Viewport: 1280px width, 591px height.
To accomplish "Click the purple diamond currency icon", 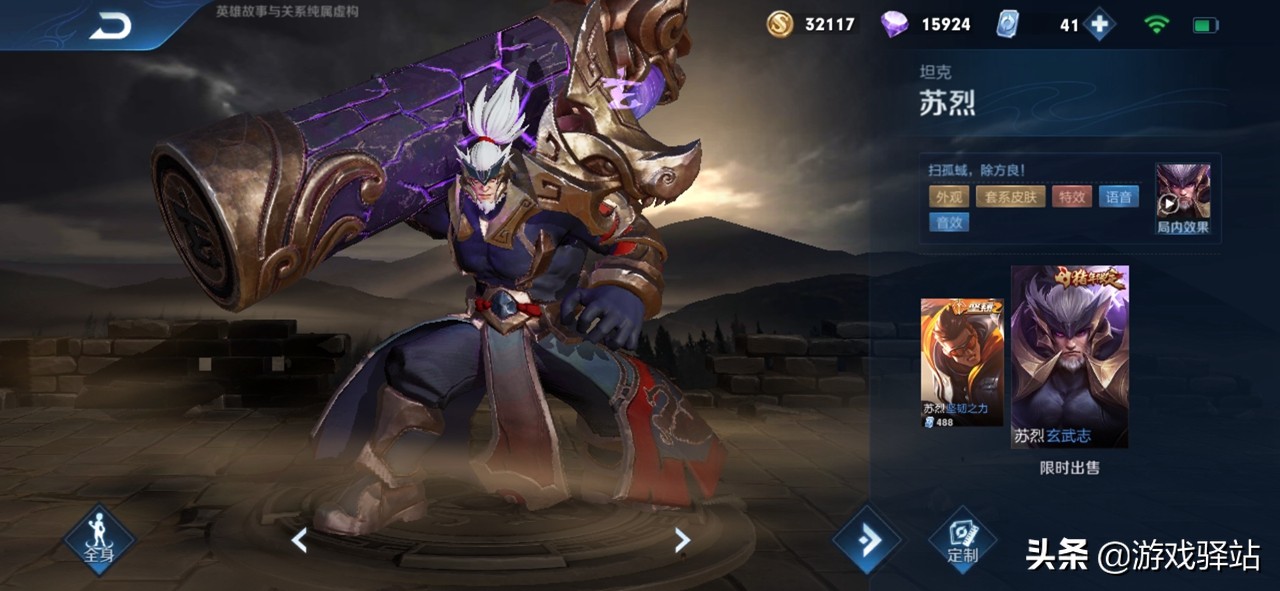I will coord(894,24).
